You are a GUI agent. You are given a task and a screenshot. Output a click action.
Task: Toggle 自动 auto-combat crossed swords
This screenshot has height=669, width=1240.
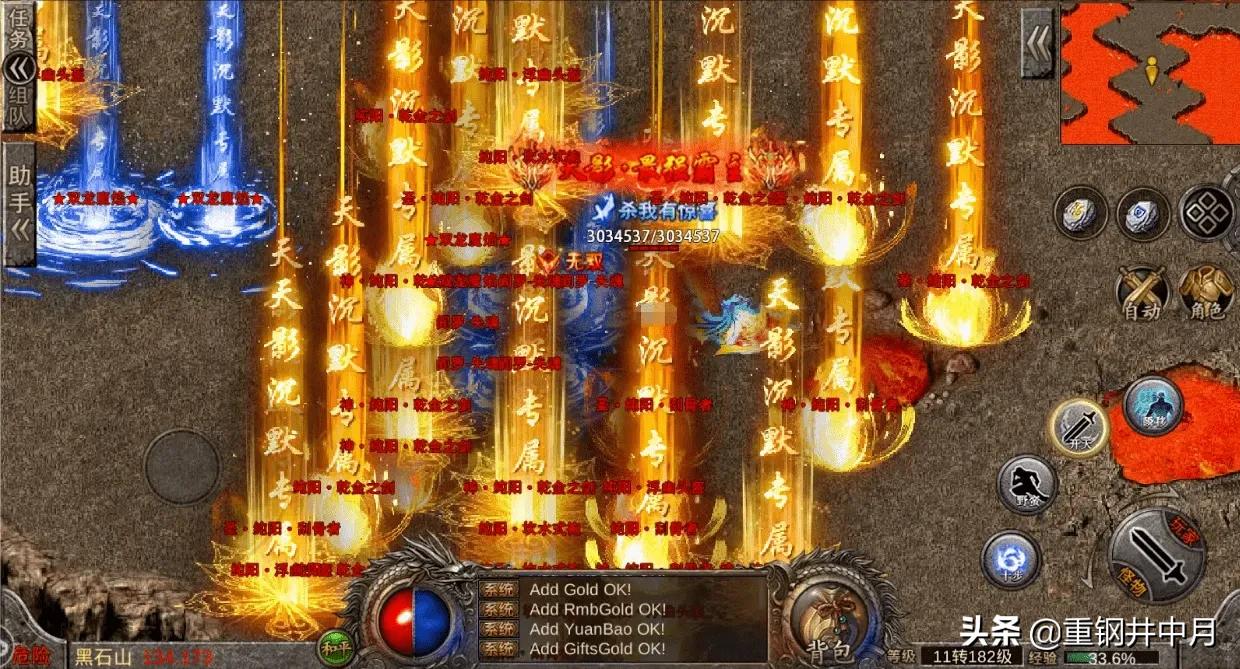click(1143, 292)
